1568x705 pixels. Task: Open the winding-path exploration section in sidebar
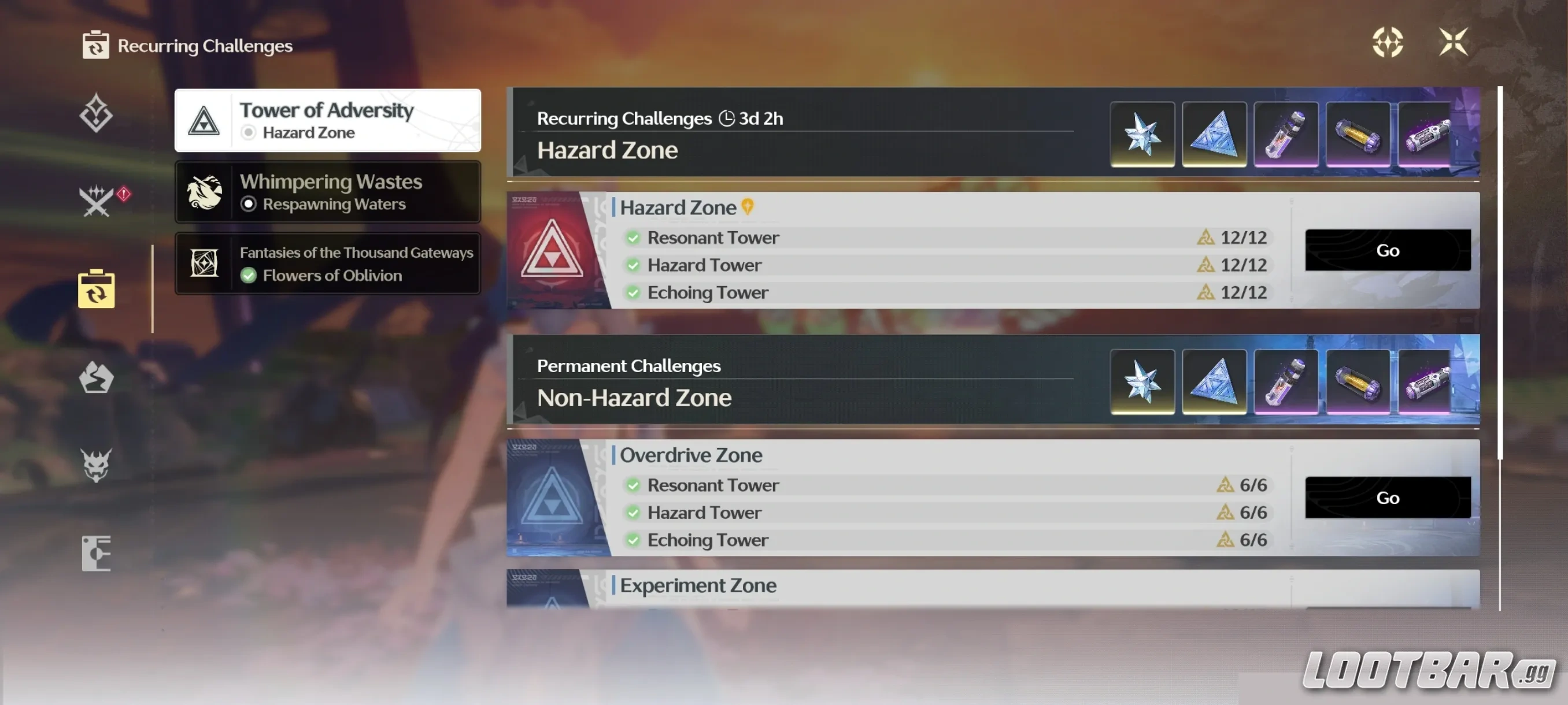[x=97, y=377]
